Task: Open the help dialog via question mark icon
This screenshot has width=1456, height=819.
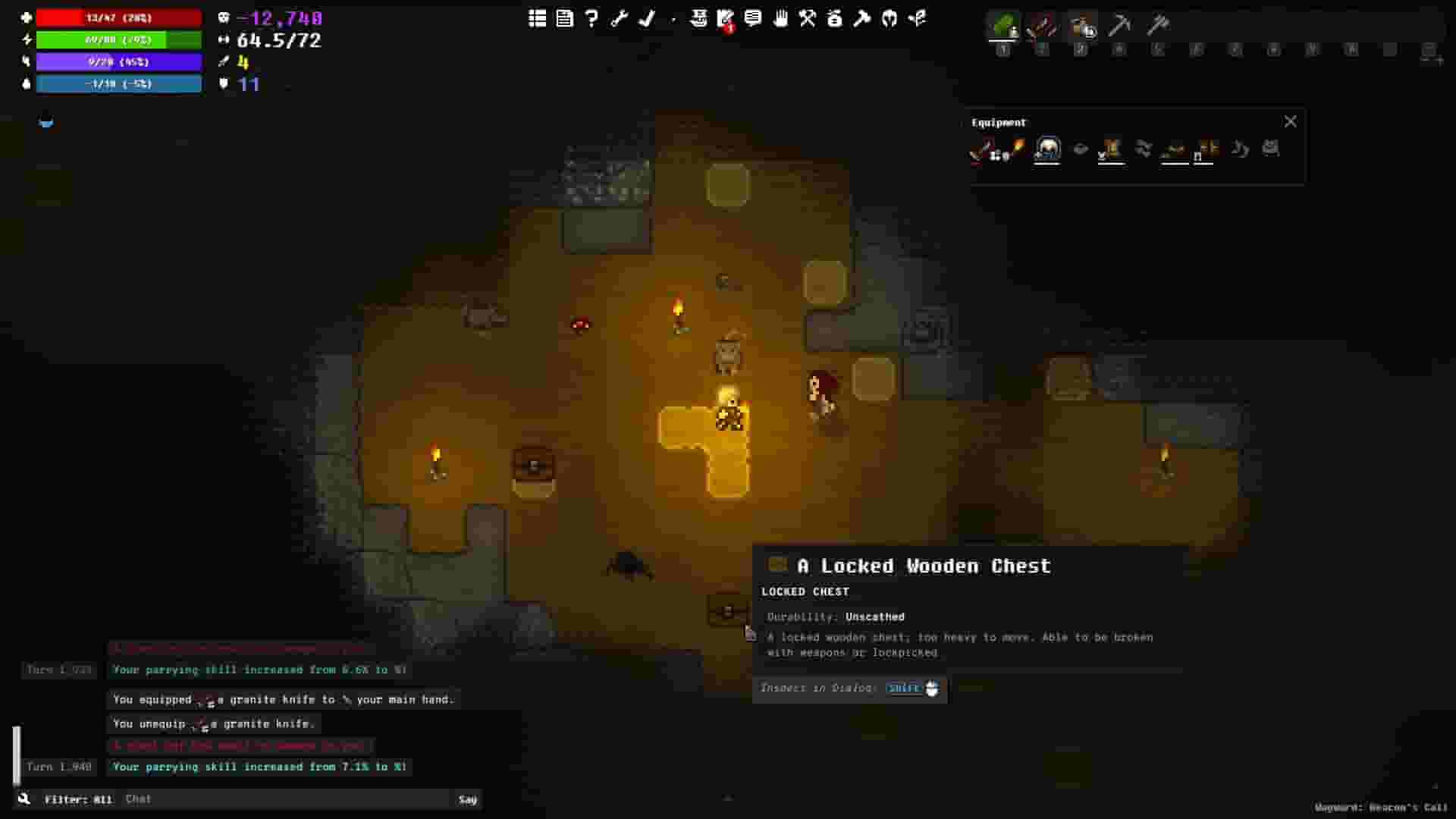Action: [x=592, y=19]
